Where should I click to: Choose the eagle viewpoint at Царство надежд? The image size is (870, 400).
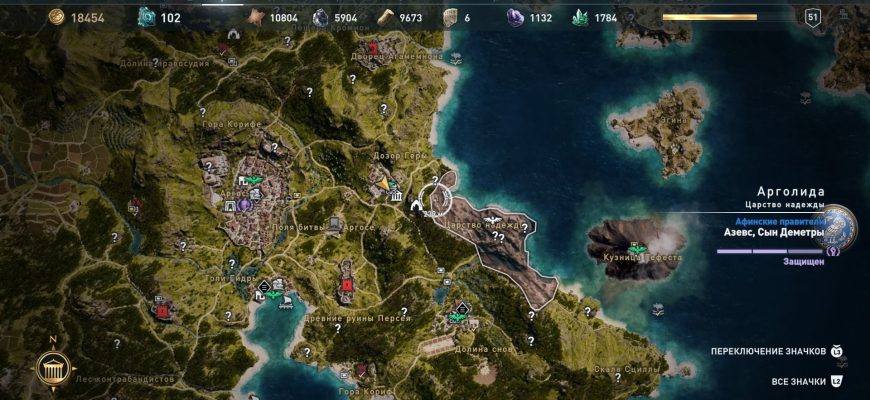pos(492,218)
